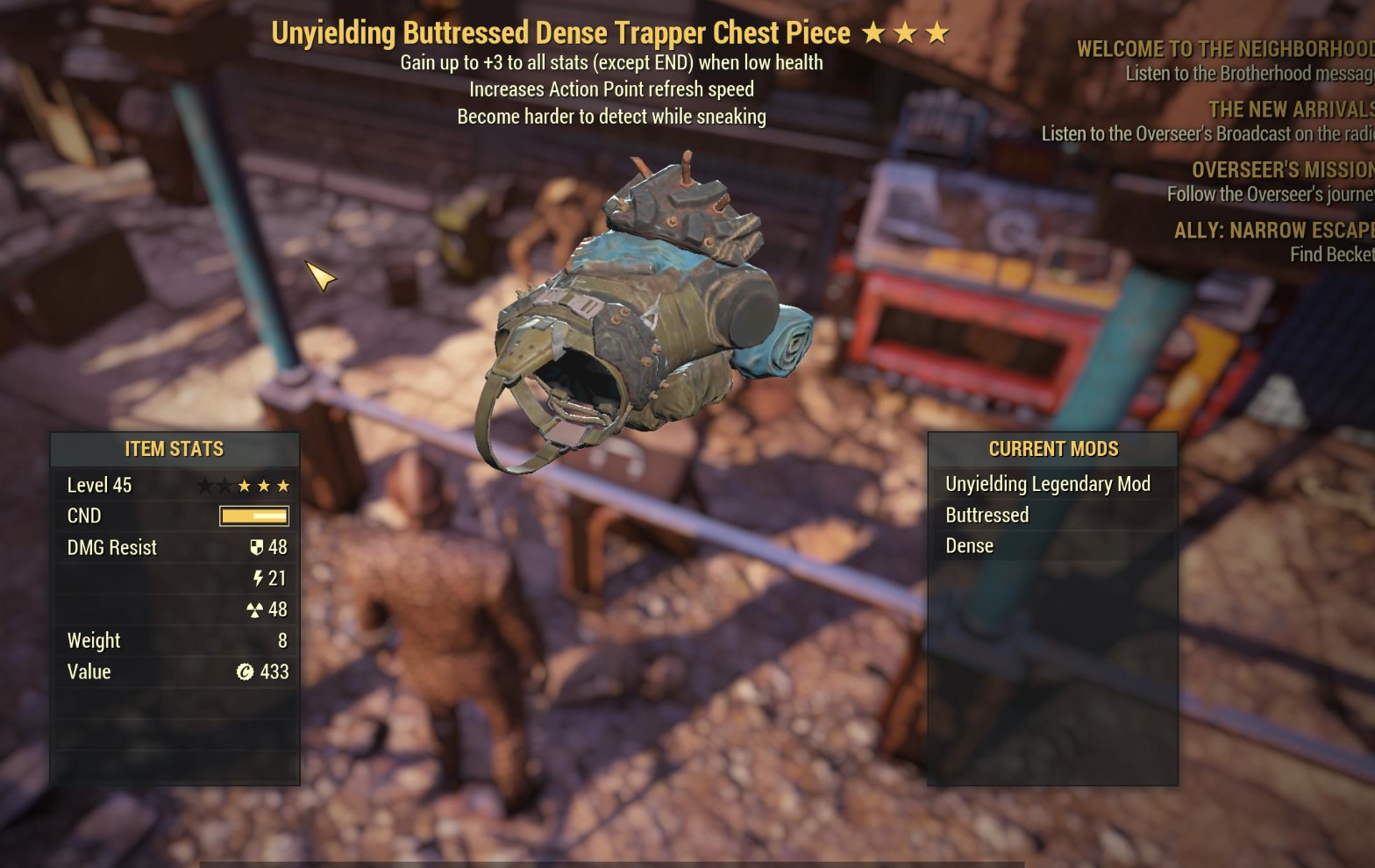Expand the ITEM STATS panel header
Image resolution: width=1375 pixels, height=868 pixels.
click(x=174, y=448)
